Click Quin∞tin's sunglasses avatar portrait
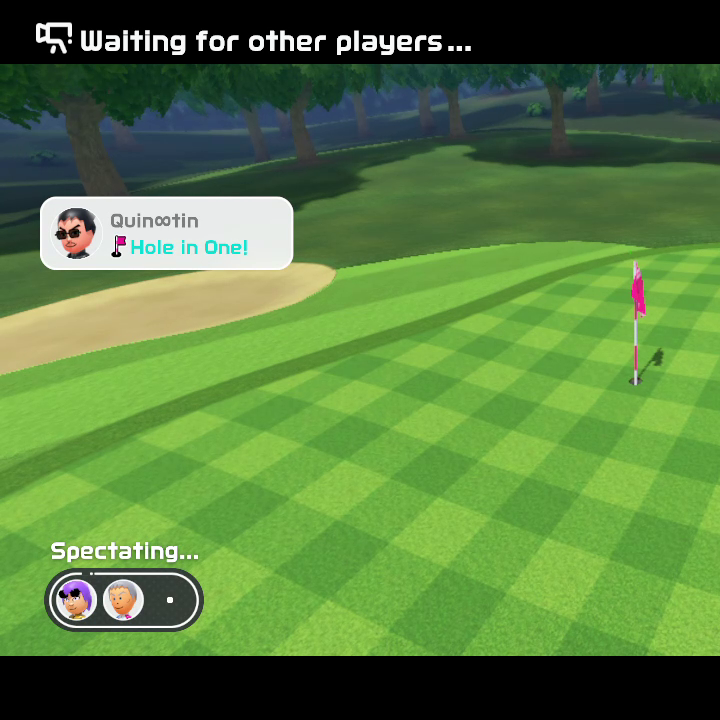This screenshot has height=720, width=720. 76,234
